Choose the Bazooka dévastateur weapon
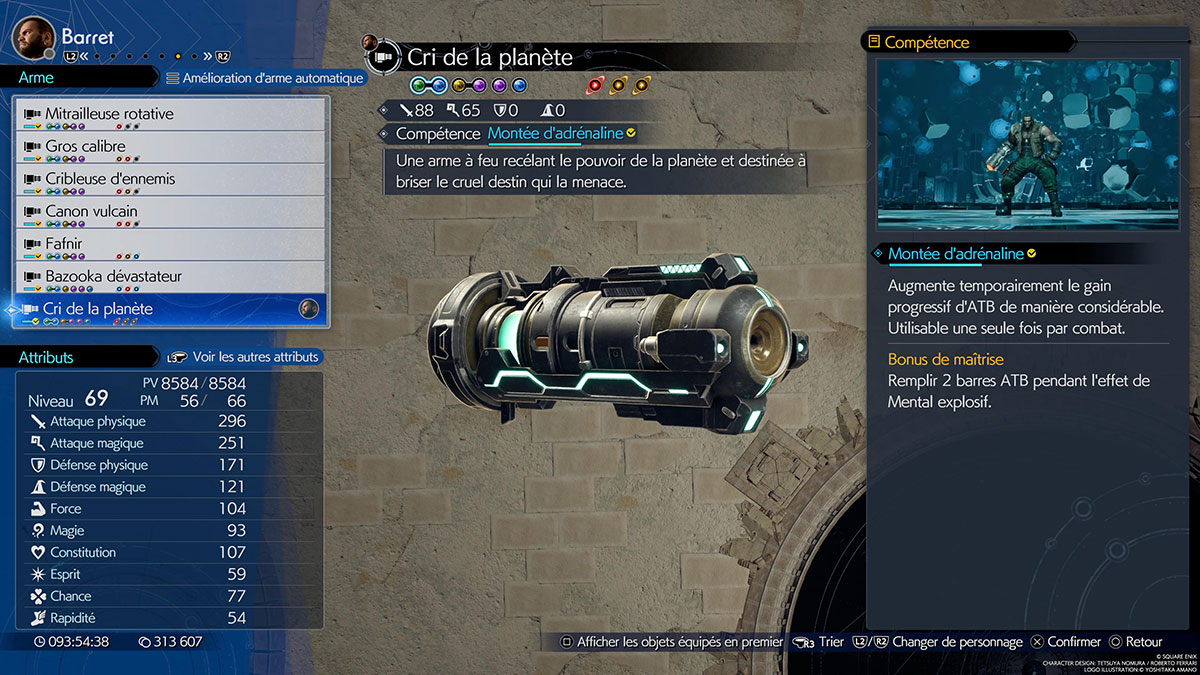This screenshot has width=1200, height=675. click(170, 277)
